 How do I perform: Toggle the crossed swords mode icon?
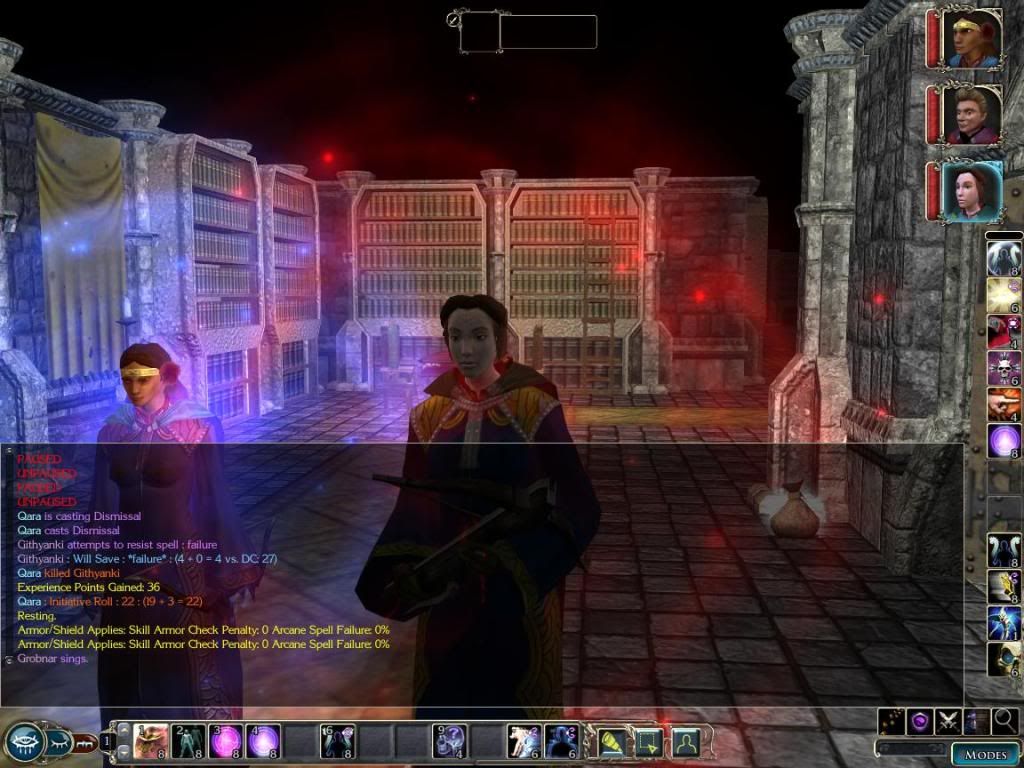click(x=948, y=720)
